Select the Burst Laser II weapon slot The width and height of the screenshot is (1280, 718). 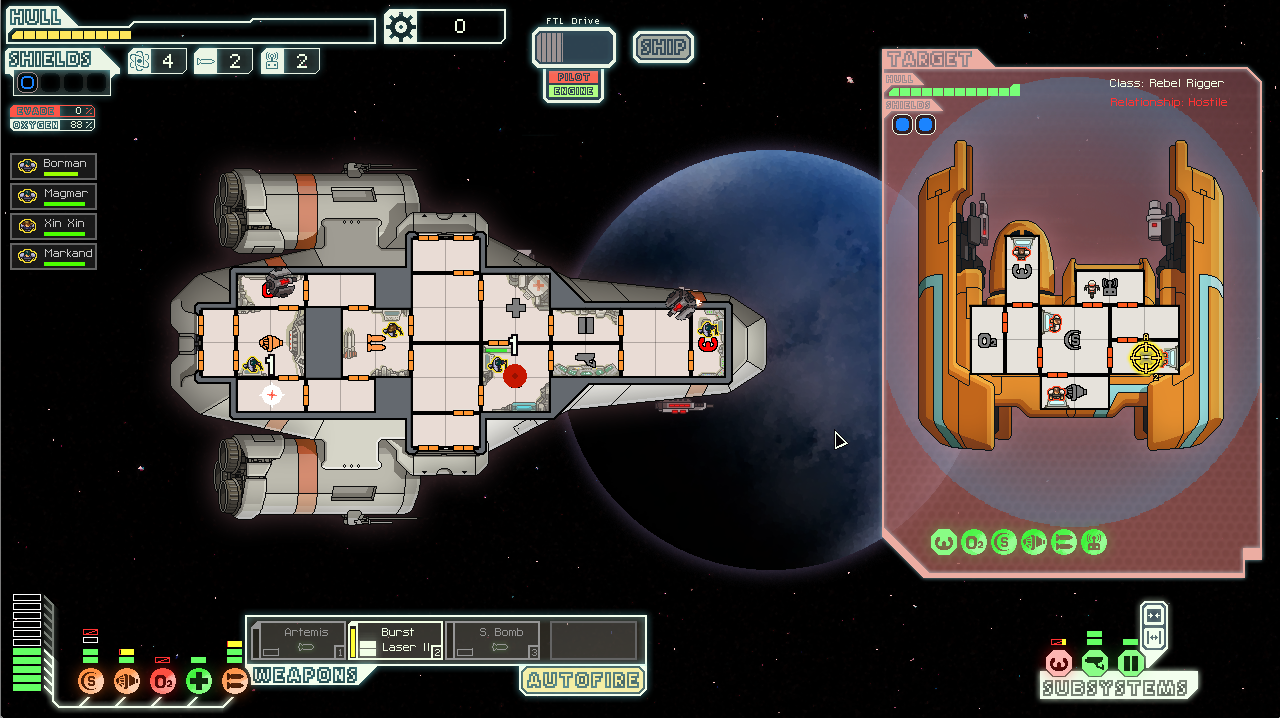[x=396, y=641]
